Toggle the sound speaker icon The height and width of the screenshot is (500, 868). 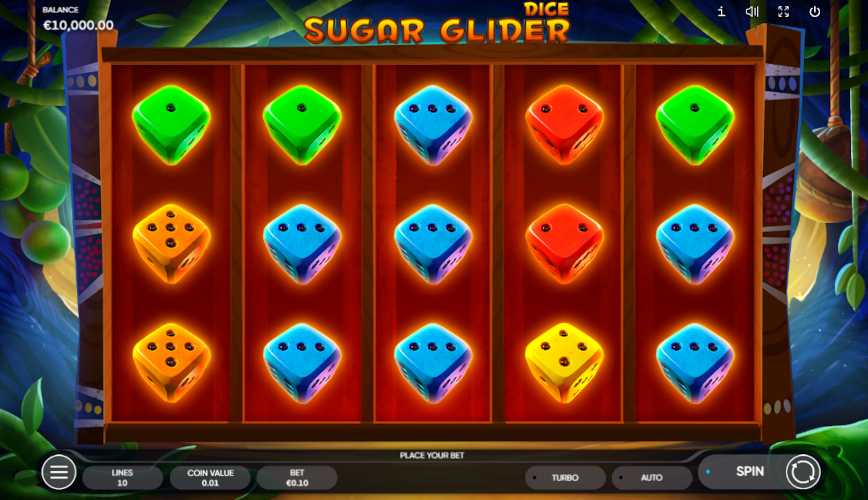[752, 12]
